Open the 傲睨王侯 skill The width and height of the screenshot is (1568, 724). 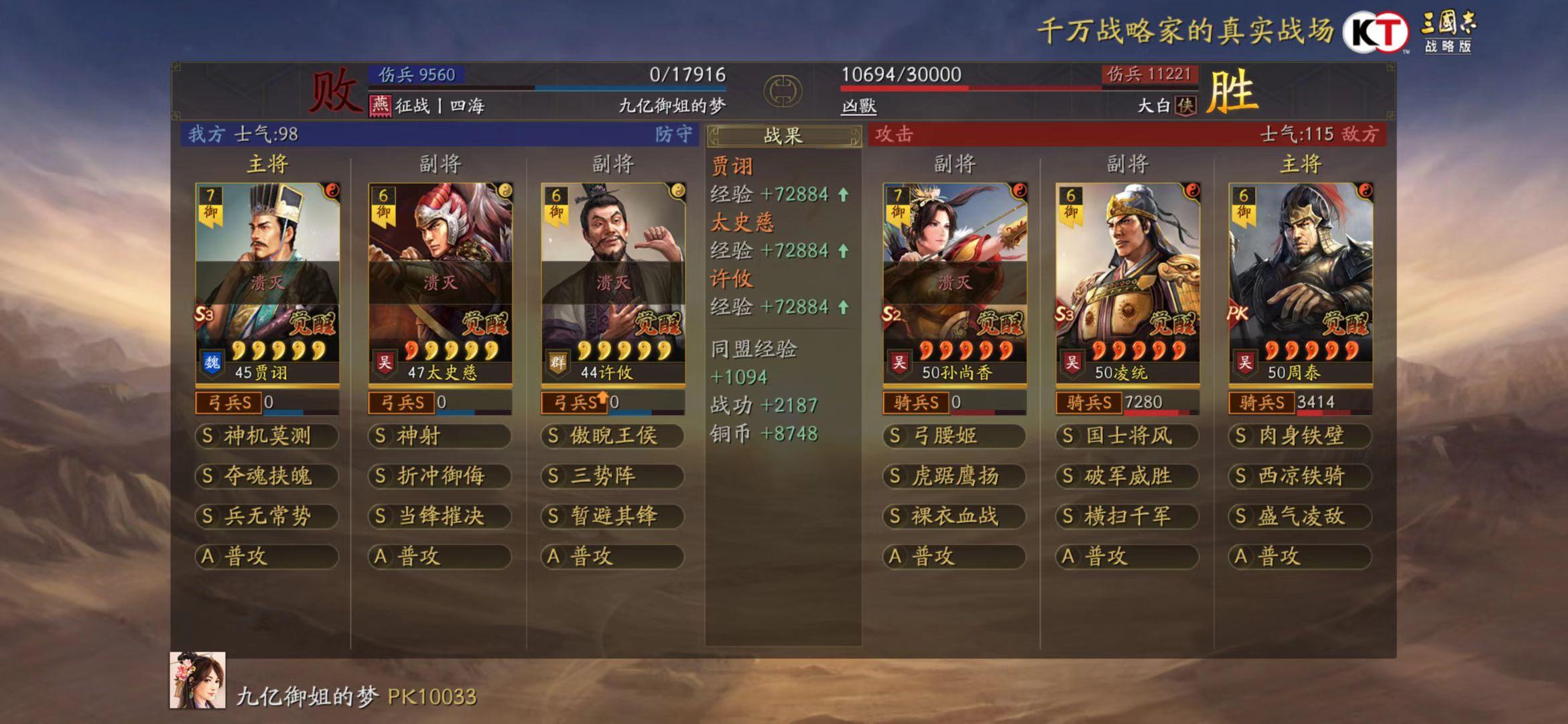612,436
